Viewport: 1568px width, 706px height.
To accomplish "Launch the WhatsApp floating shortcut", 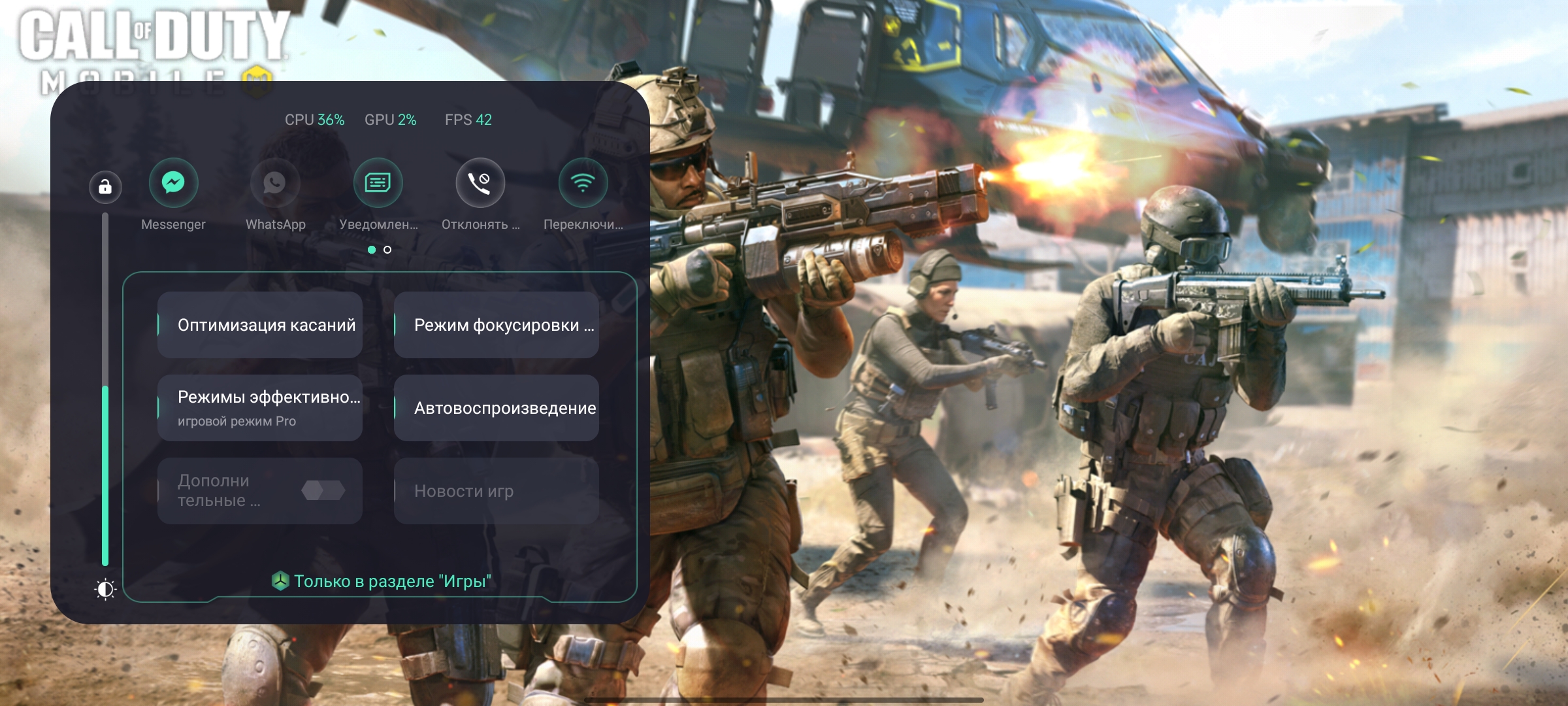I will click(x=275, y=182).
